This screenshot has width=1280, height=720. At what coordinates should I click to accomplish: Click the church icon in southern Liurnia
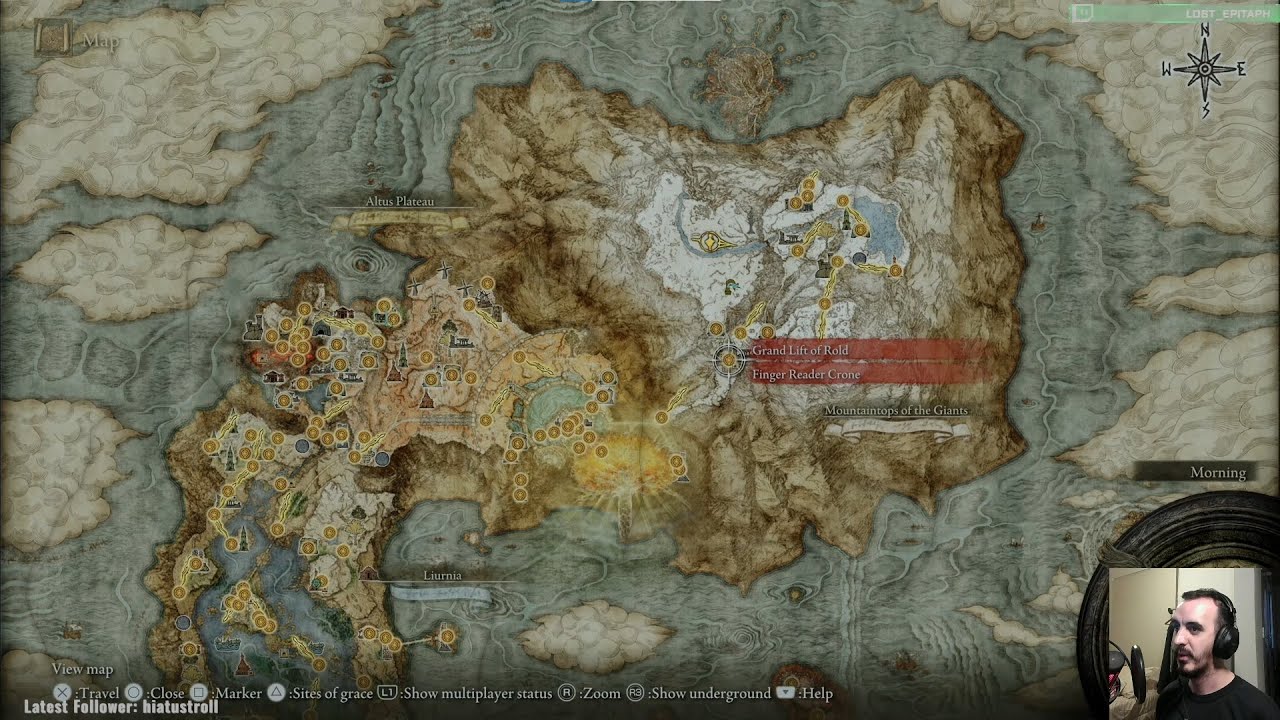242,664
